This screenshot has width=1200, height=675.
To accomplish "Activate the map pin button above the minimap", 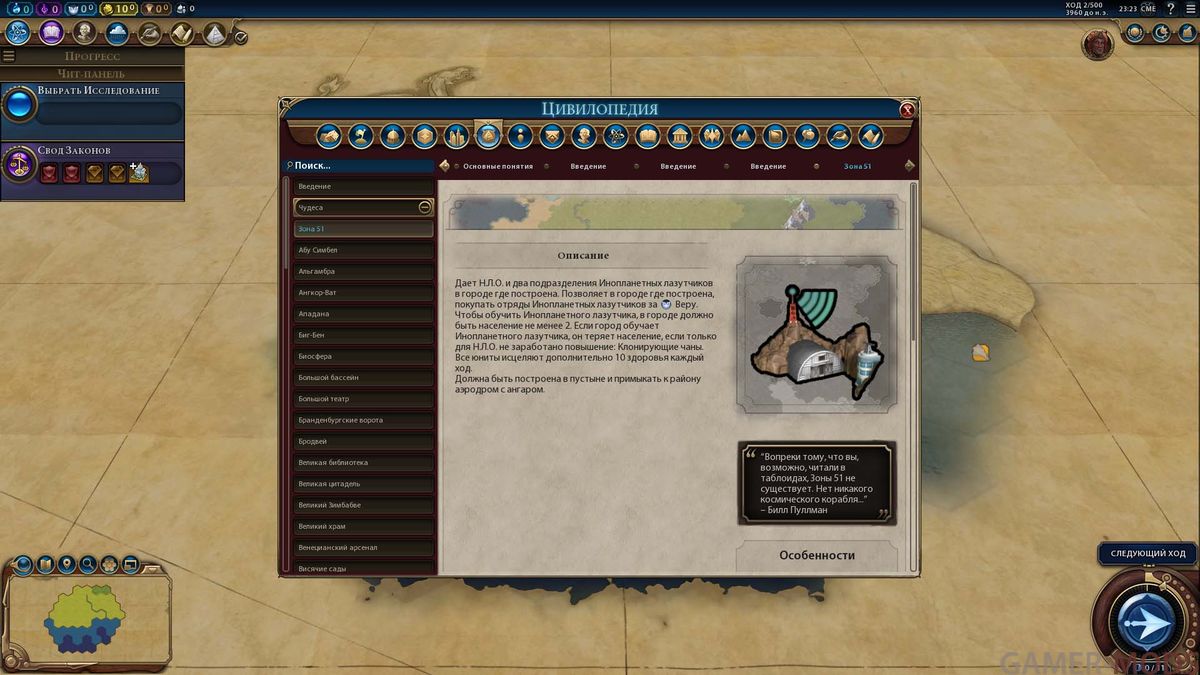I will [x=66, y=565].
